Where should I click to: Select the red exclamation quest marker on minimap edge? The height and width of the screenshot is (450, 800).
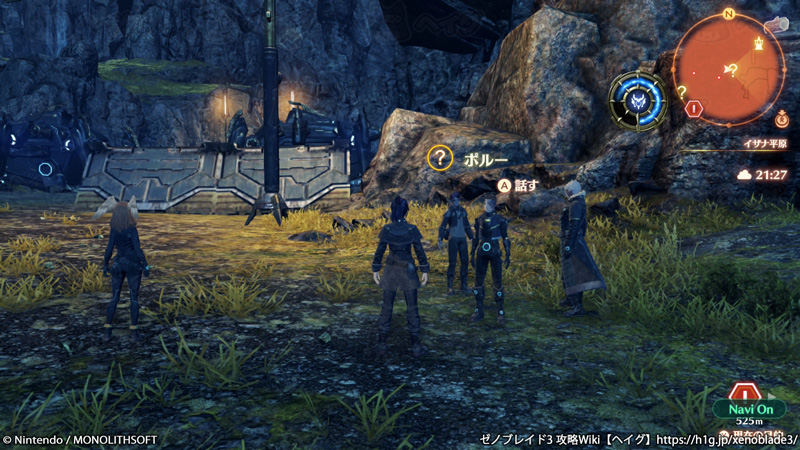(694, 108)
